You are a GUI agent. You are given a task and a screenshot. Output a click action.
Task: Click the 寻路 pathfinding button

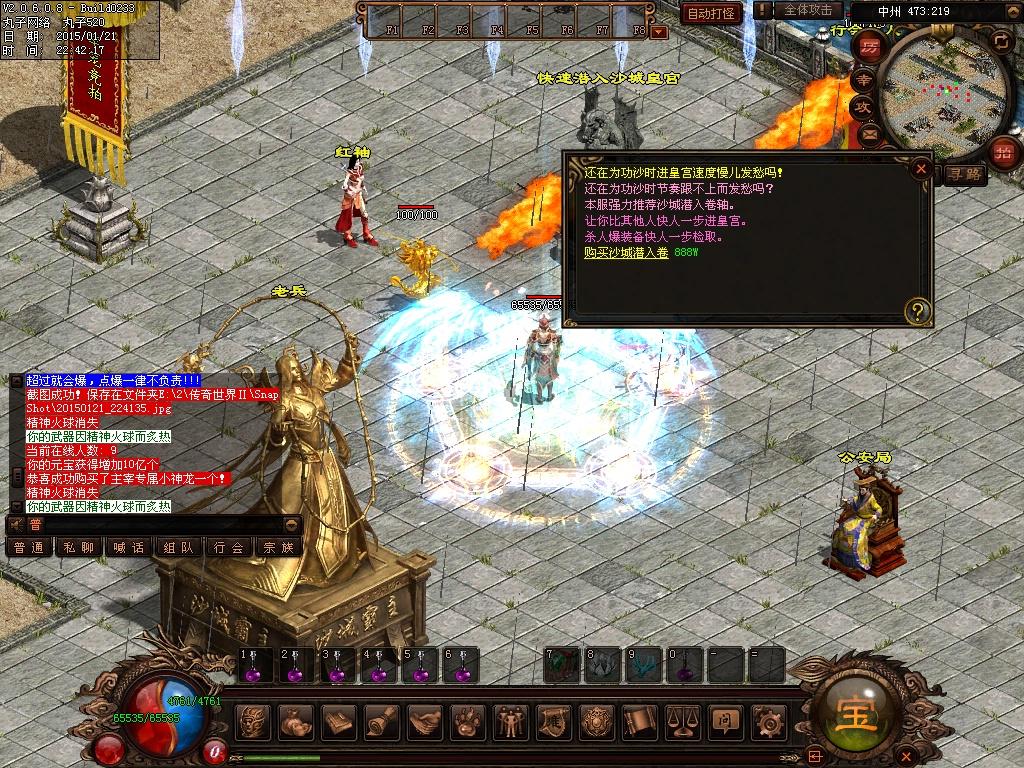pyautogui.click(x=965, y=174)
